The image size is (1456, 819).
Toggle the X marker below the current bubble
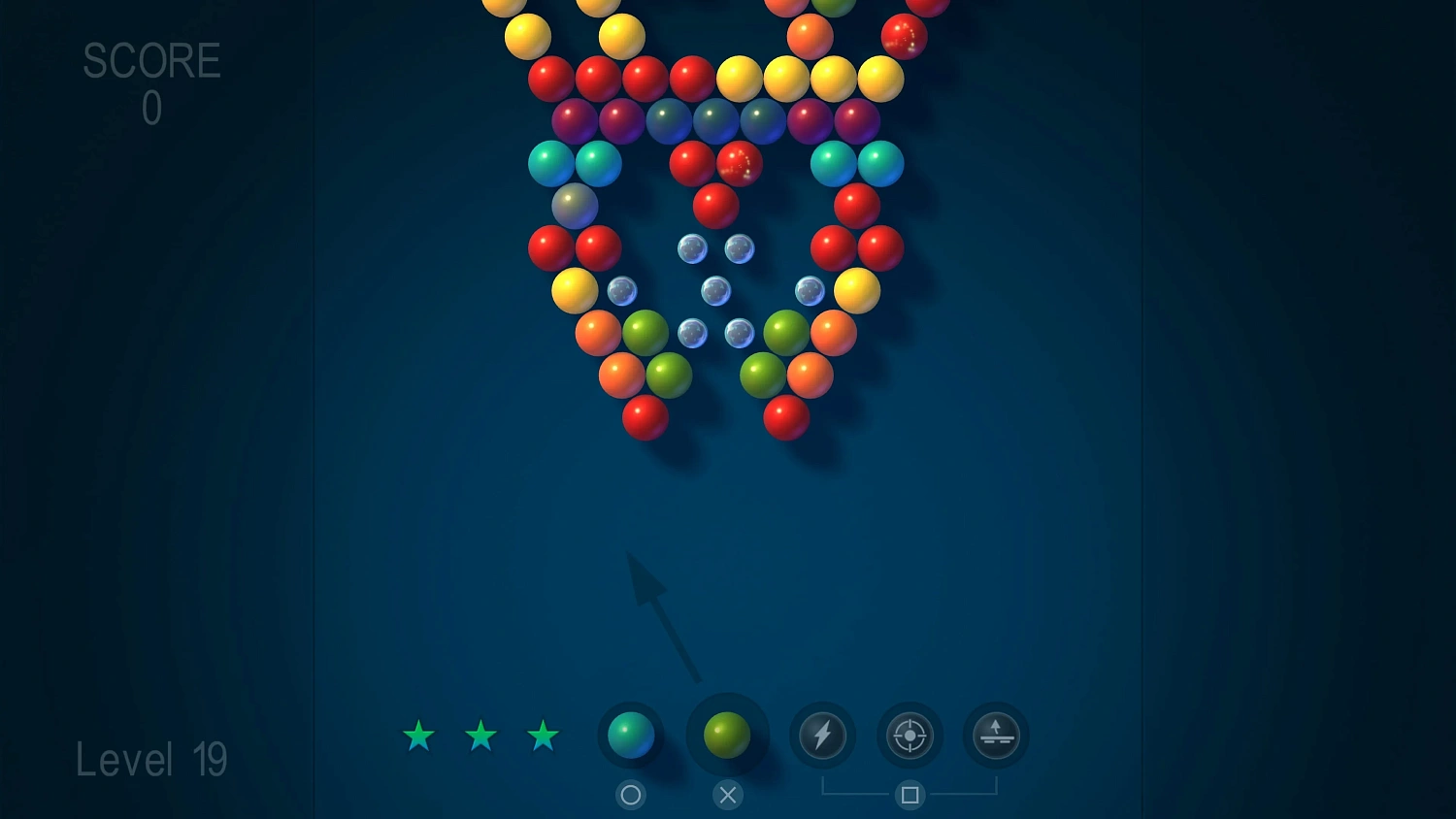tap(728, 795)
